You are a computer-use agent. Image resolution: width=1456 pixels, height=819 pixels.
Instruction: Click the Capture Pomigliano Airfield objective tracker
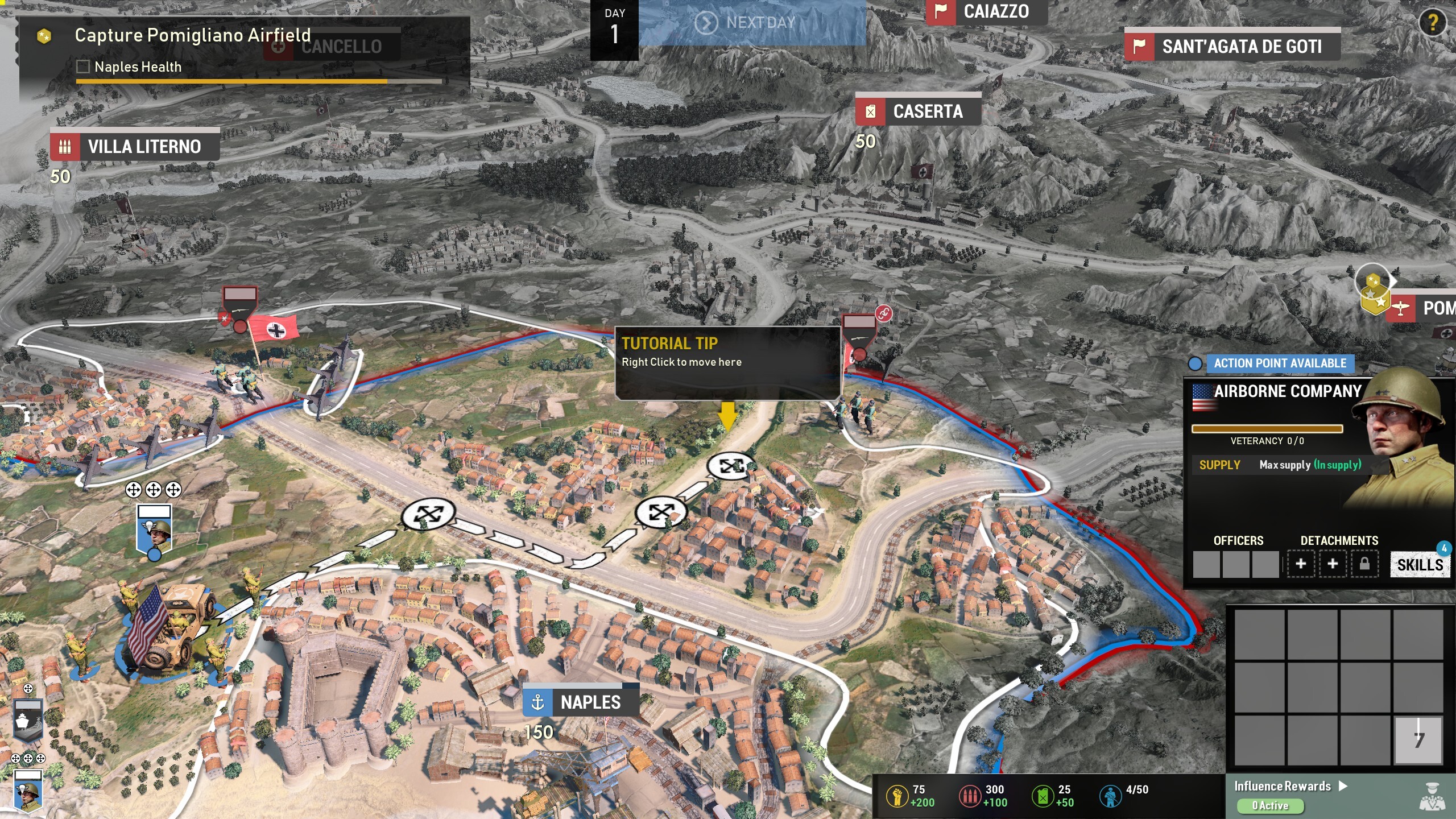click(193, 35)
